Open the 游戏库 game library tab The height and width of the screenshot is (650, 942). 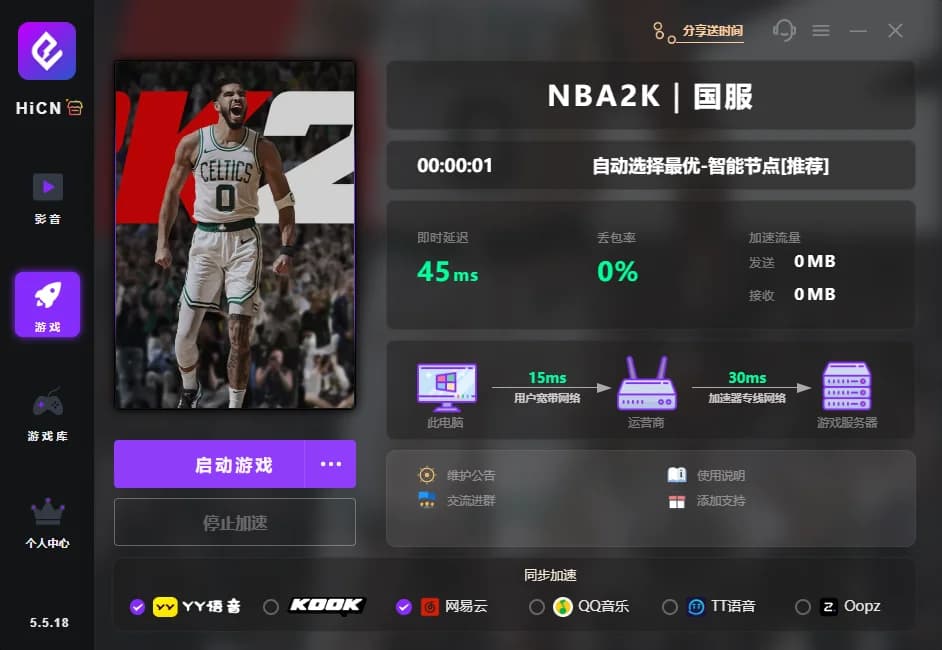point(47,414)
